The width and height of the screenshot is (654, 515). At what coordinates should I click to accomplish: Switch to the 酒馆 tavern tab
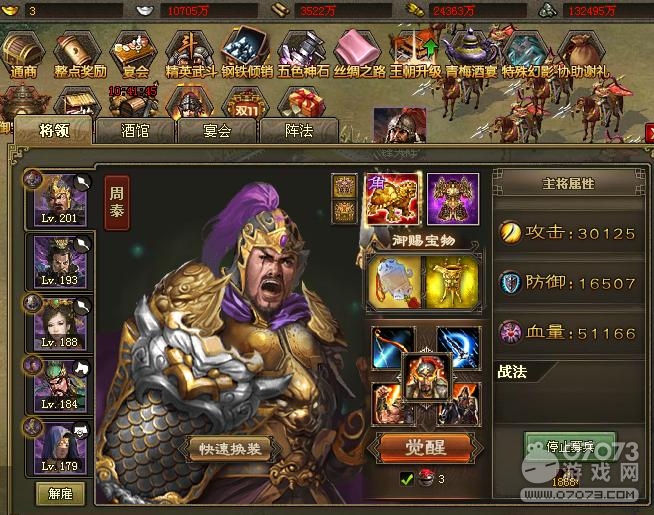tap(135, 130)
